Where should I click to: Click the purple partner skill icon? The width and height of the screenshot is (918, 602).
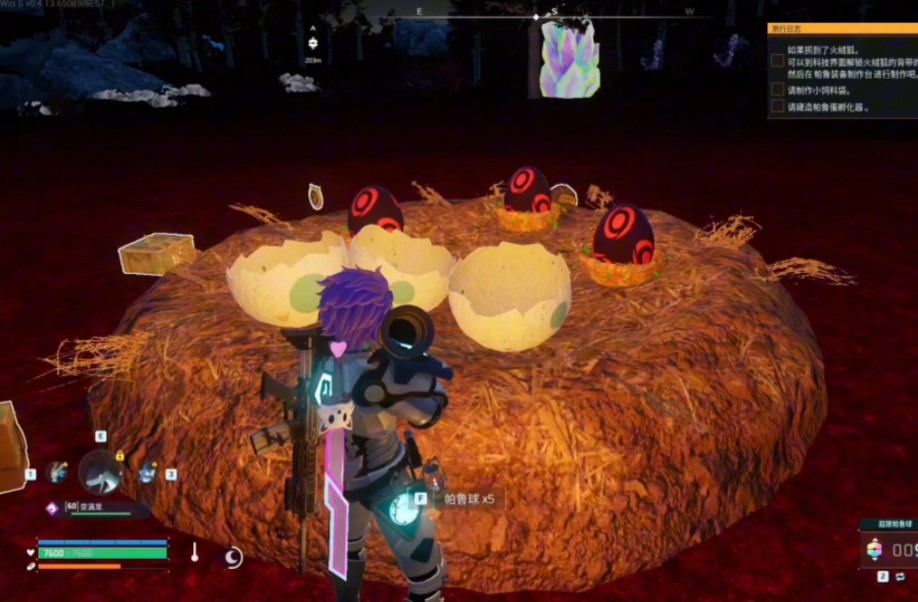pos(52,508)
